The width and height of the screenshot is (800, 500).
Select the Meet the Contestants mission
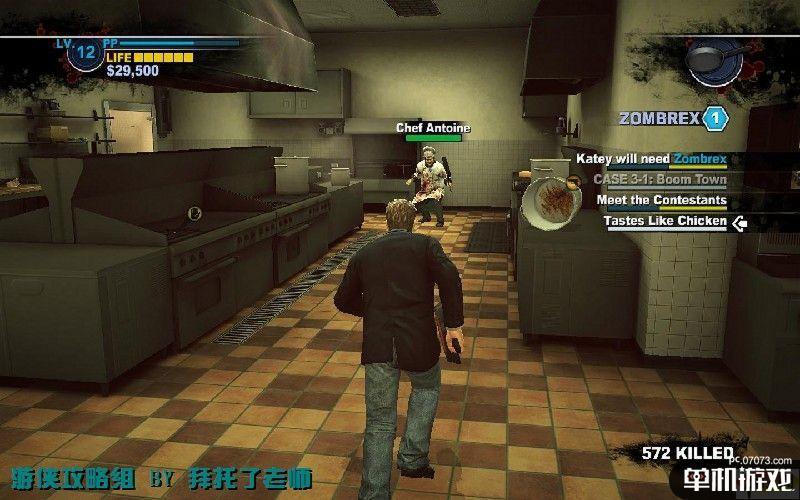click(x=661, y=200)
